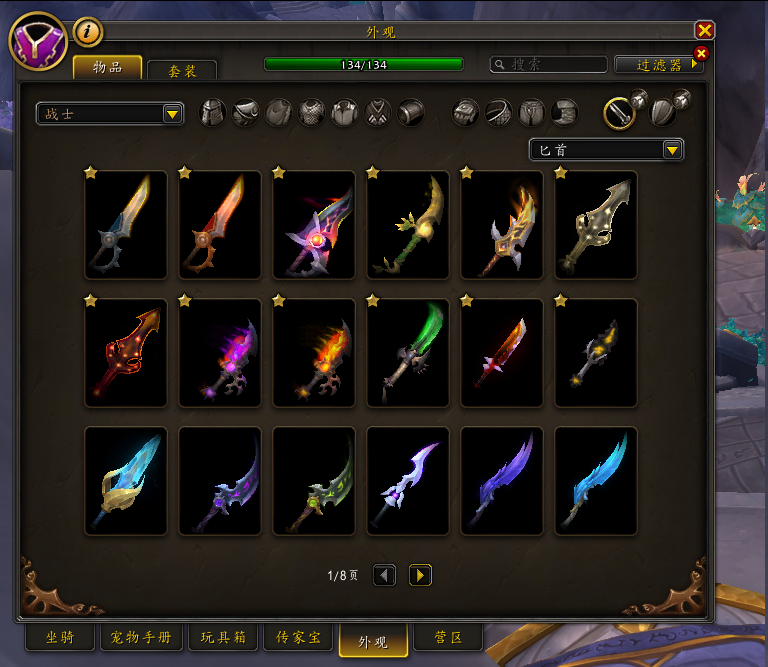768x667 pixels.
Task: Open the 过滤器 filter menu
Action: point(658,64)
